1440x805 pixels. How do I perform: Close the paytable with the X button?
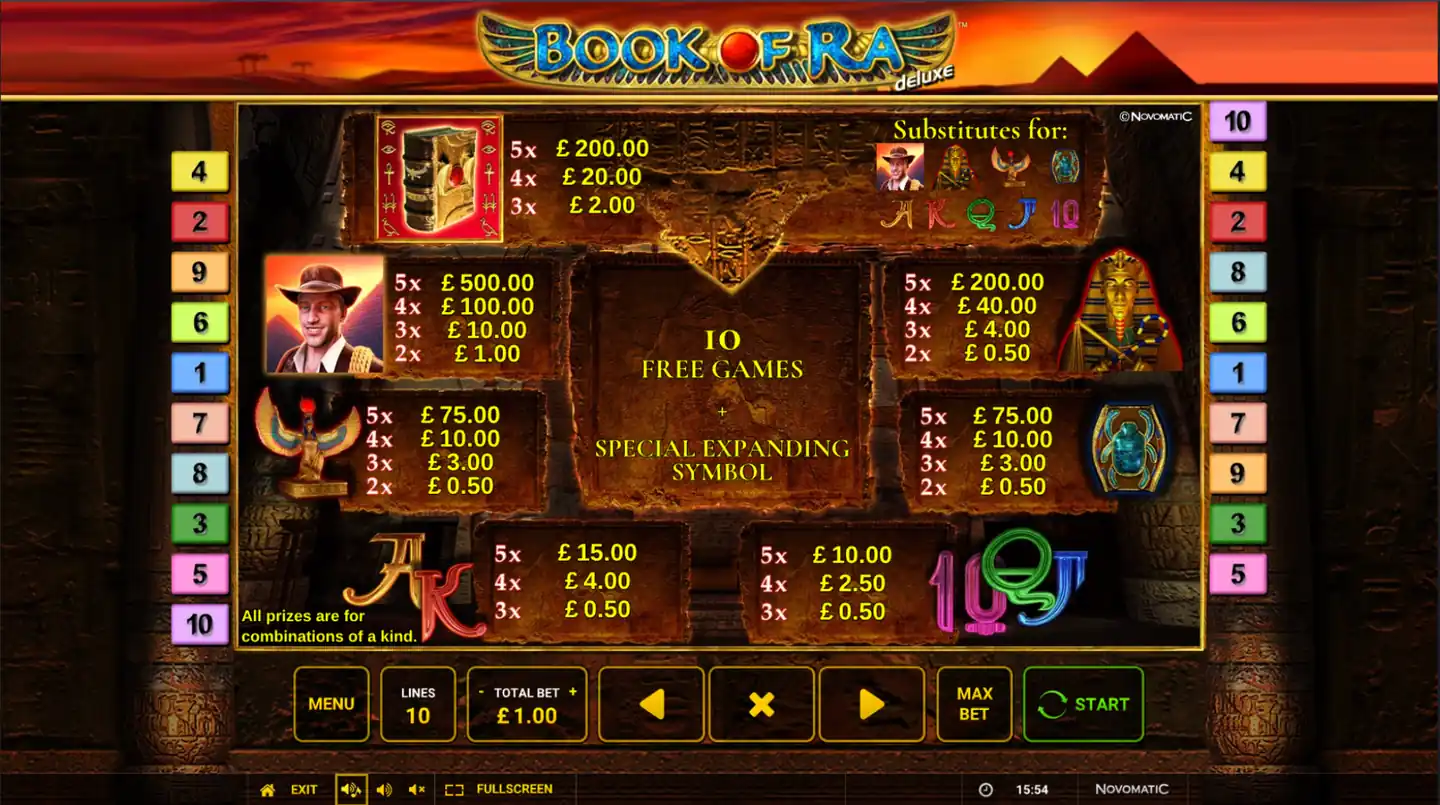click(x=761, y=704)
